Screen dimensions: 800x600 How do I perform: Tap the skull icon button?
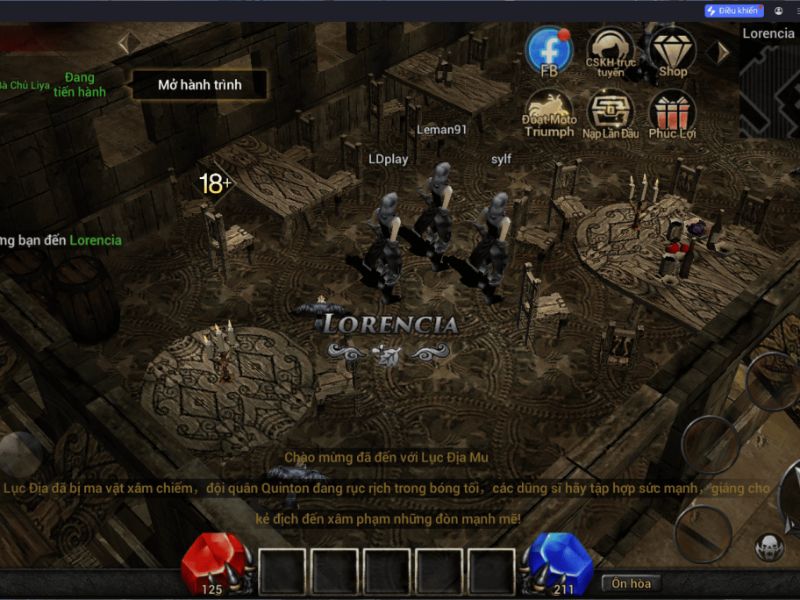pyautogui.click(x=769, y=547)
